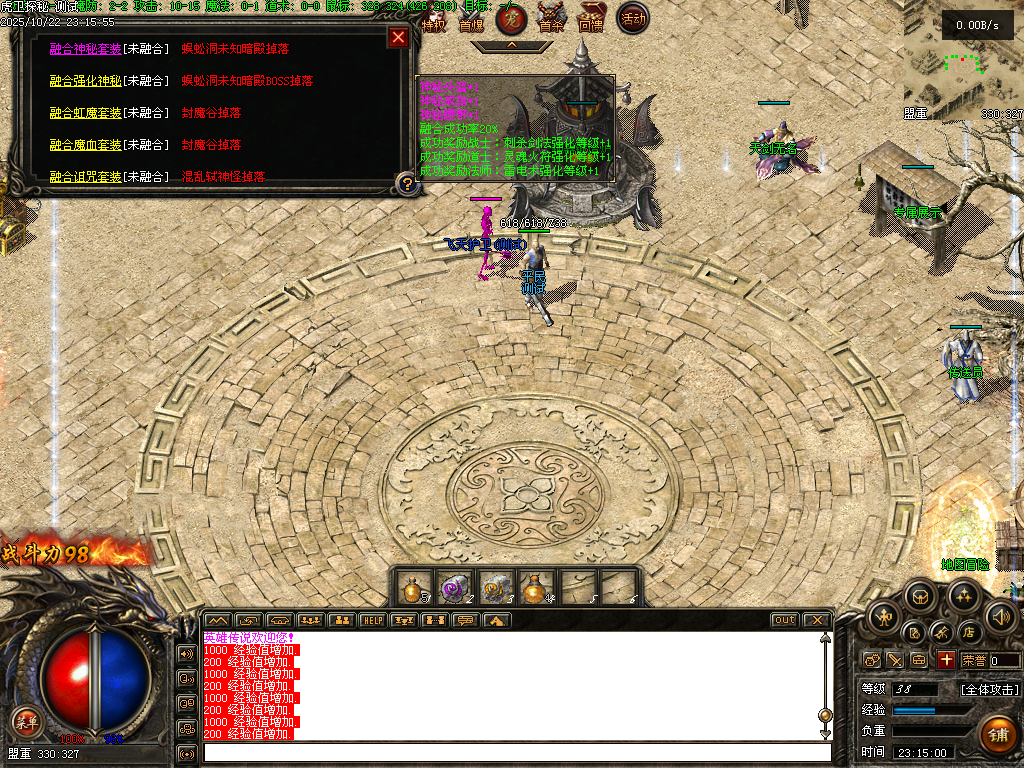Toggle sound with the speaker button
The image size is (1024, 768).
(1000, 616)
